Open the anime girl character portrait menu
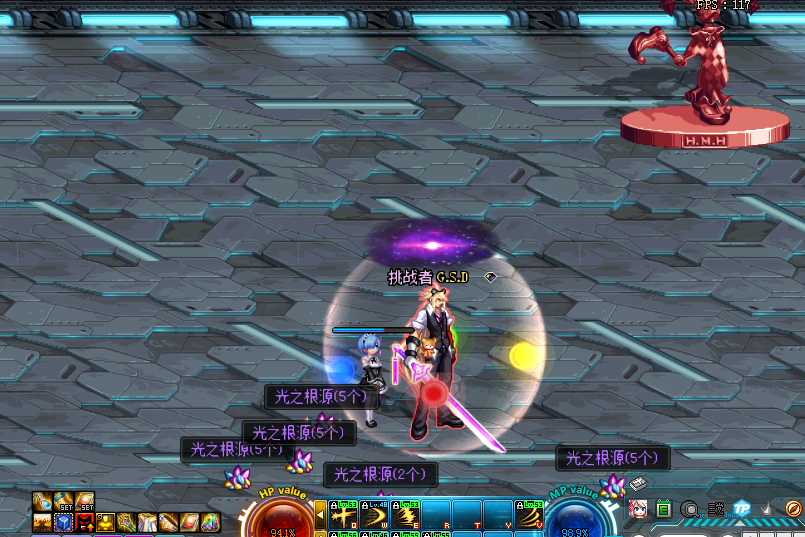The image size is (805, 537). (638, 509)
